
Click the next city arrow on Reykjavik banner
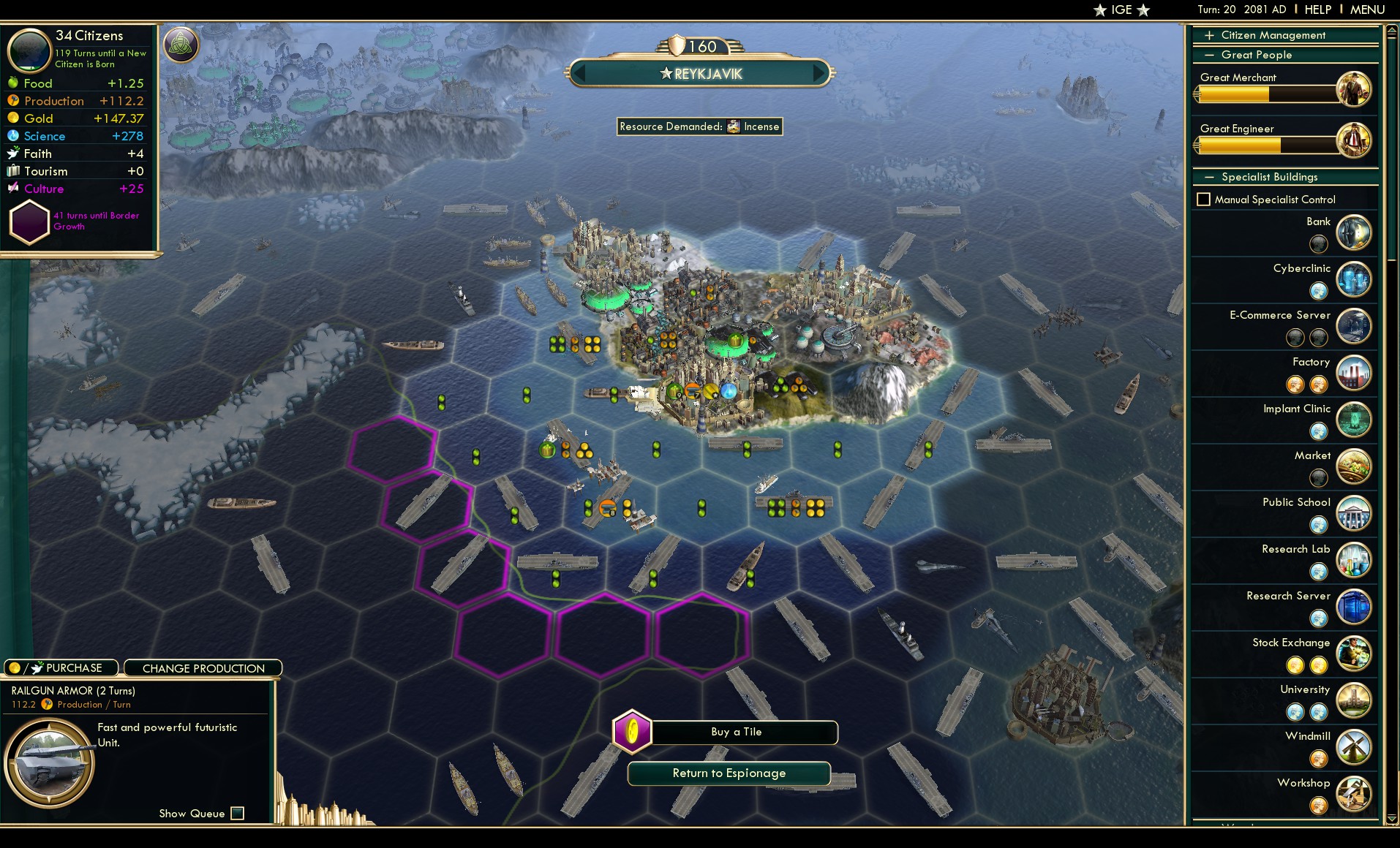pos(818,73)
